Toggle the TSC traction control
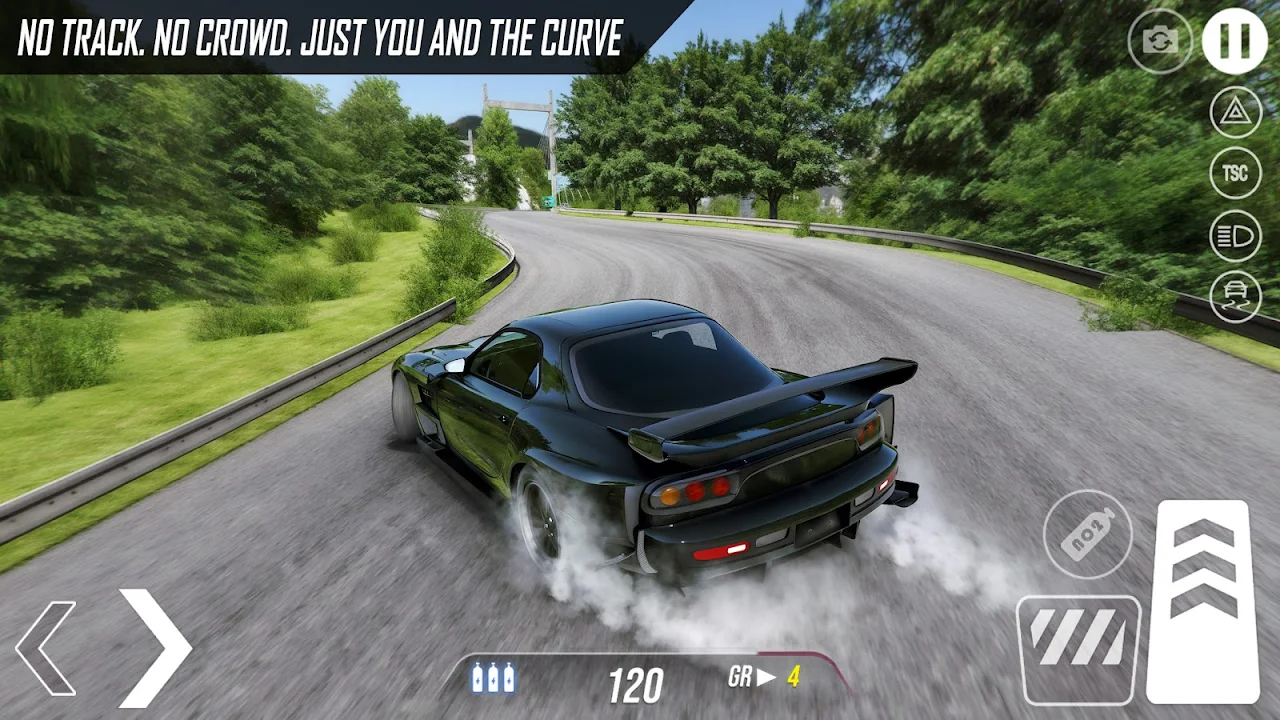Image resolution: width=1280 pixels, height=720 pixels. [1236, 174]
